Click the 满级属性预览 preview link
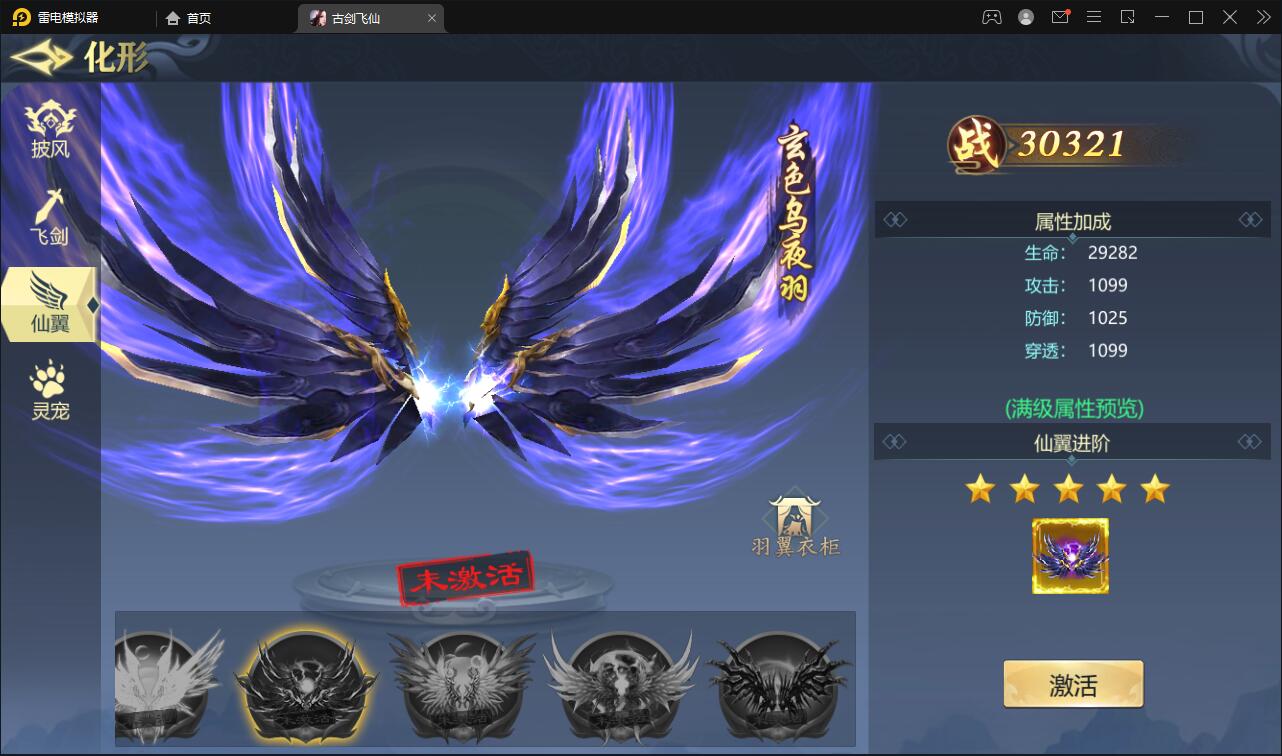Image resolution: width=1282 pixels, height=756 pixels. click(x=1073, y=408)
